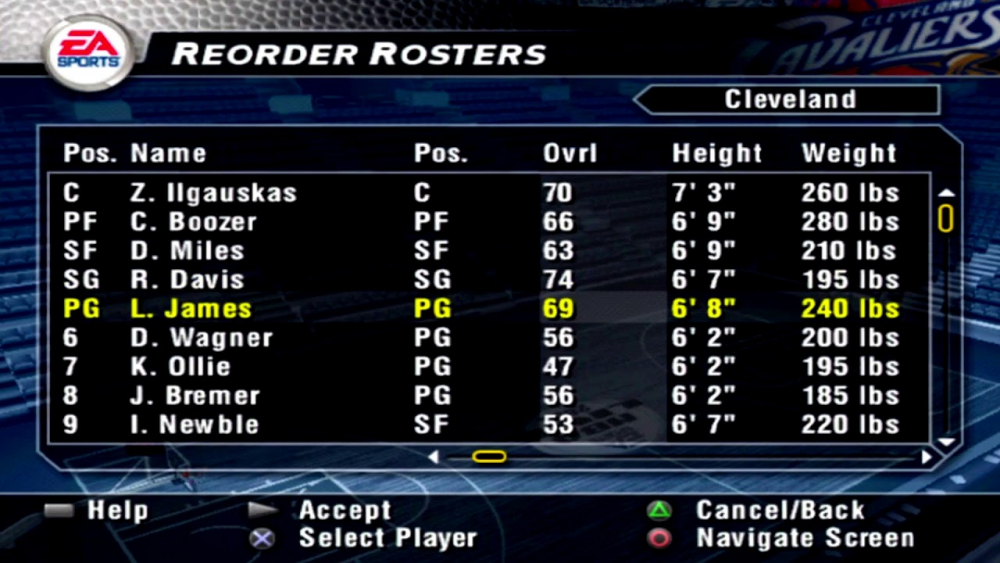This screenshot has width=1000, height=563.
Task: Click the vertical scrollbar down arrow
Action: tap(946, 440)
